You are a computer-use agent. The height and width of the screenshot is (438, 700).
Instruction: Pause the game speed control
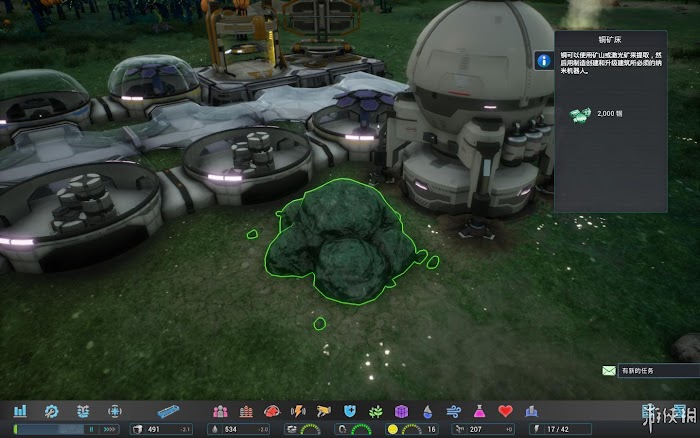pyautogui.click(x=91, y=429)
